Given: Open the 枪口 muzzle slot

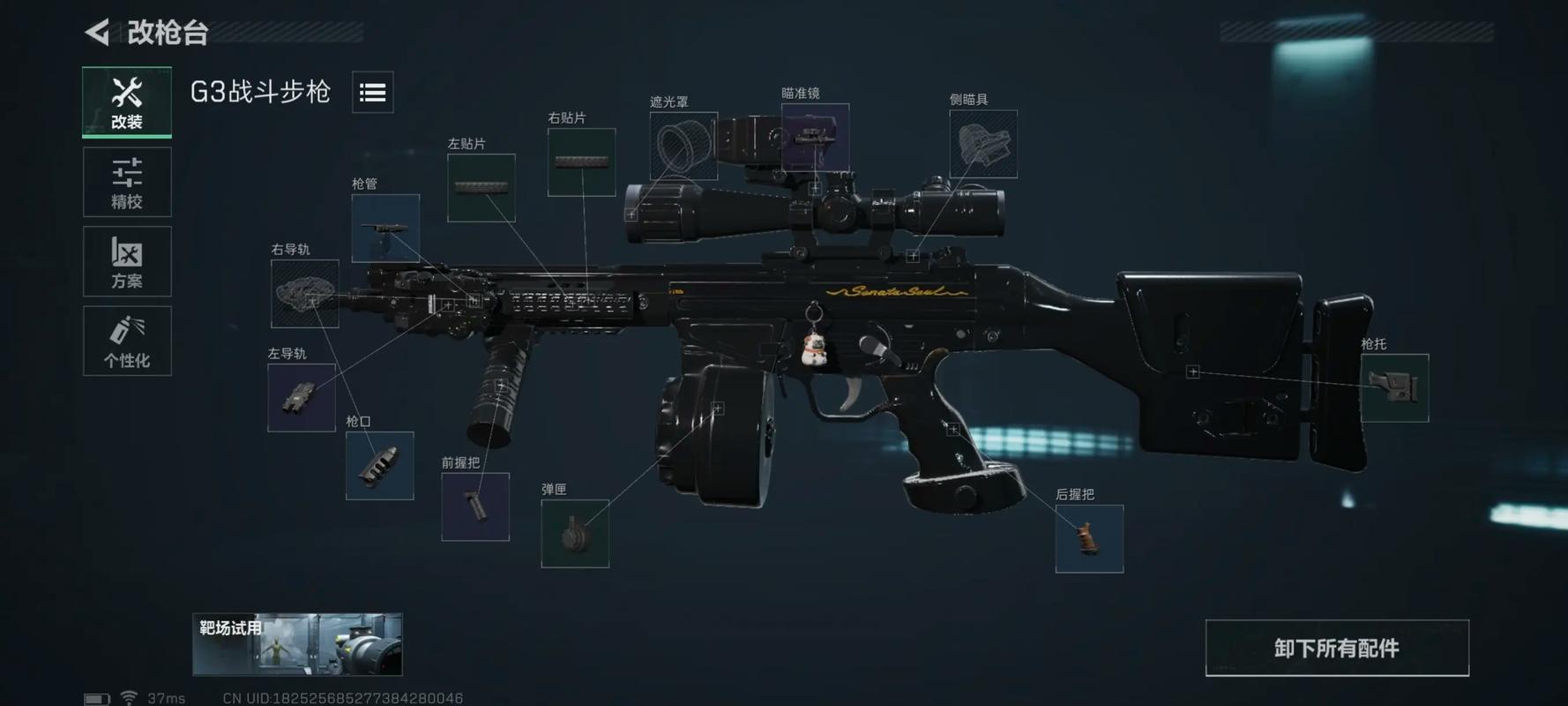Looking at the screenshot, I should pyautogui.click(x=379, y=465).
